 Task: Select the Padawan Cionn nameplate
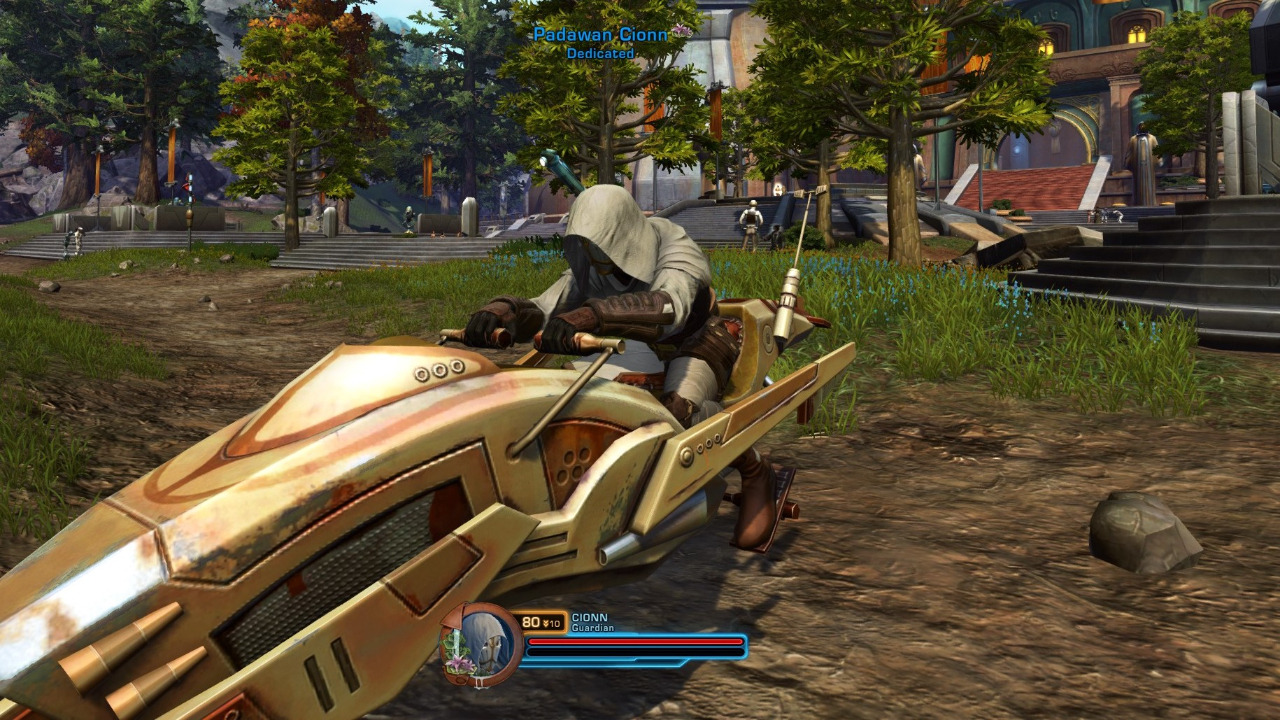pyautogui.click(x=600, y=35)
